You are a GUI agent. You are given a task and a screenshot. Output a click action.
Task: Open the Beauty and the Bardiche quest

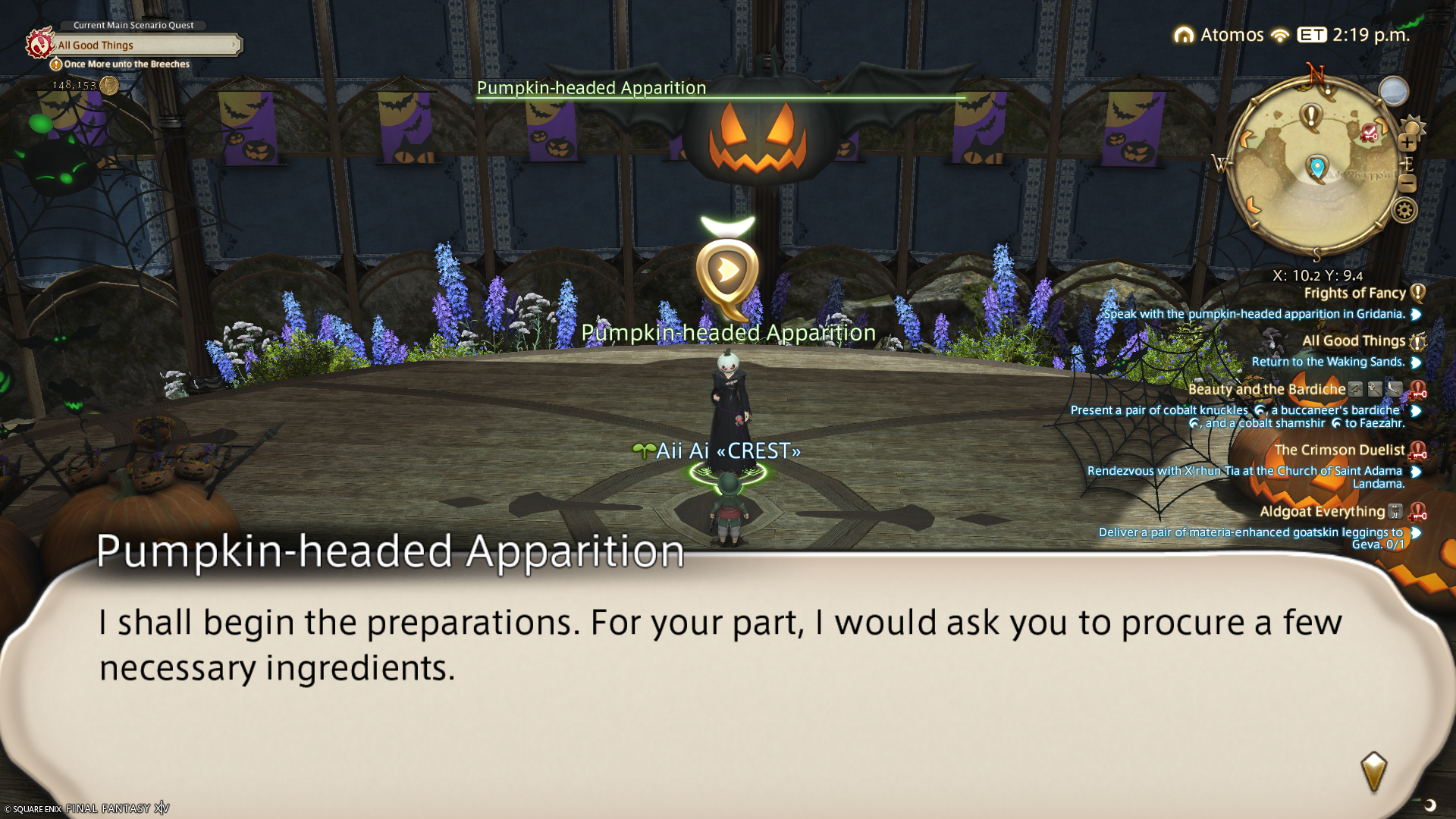click(1266, 390)
